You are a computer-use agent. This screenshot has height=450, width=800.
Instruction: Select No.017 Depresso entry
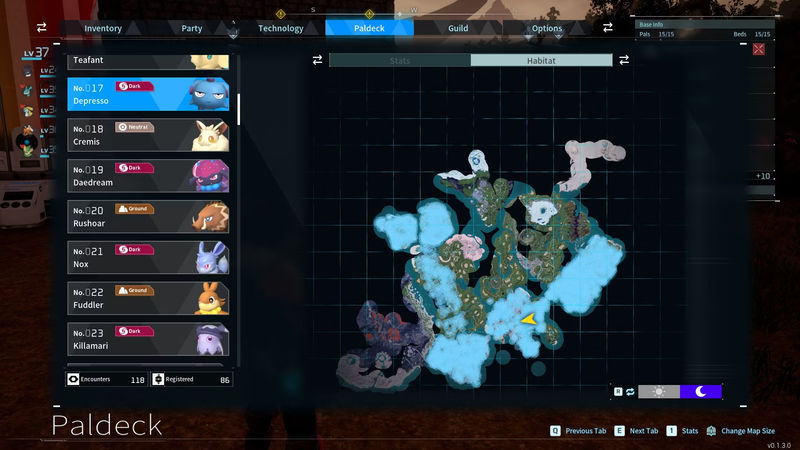click(x=148, y=94)
